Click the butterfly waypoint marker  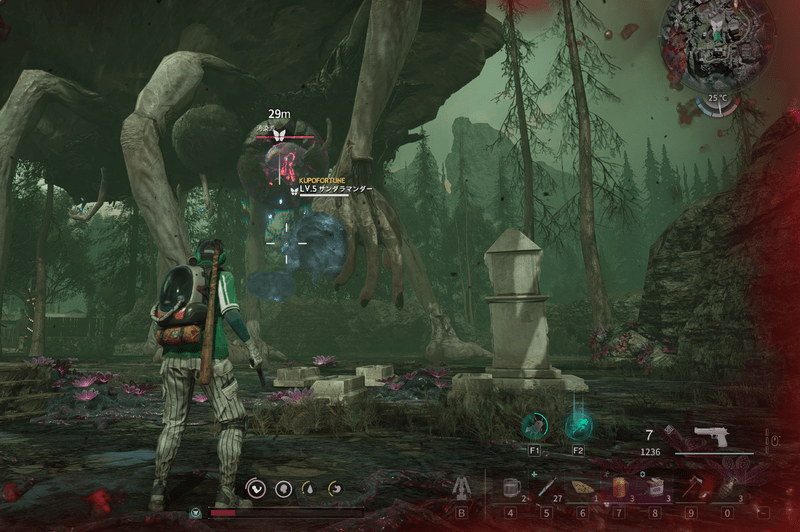pos(281,134)
